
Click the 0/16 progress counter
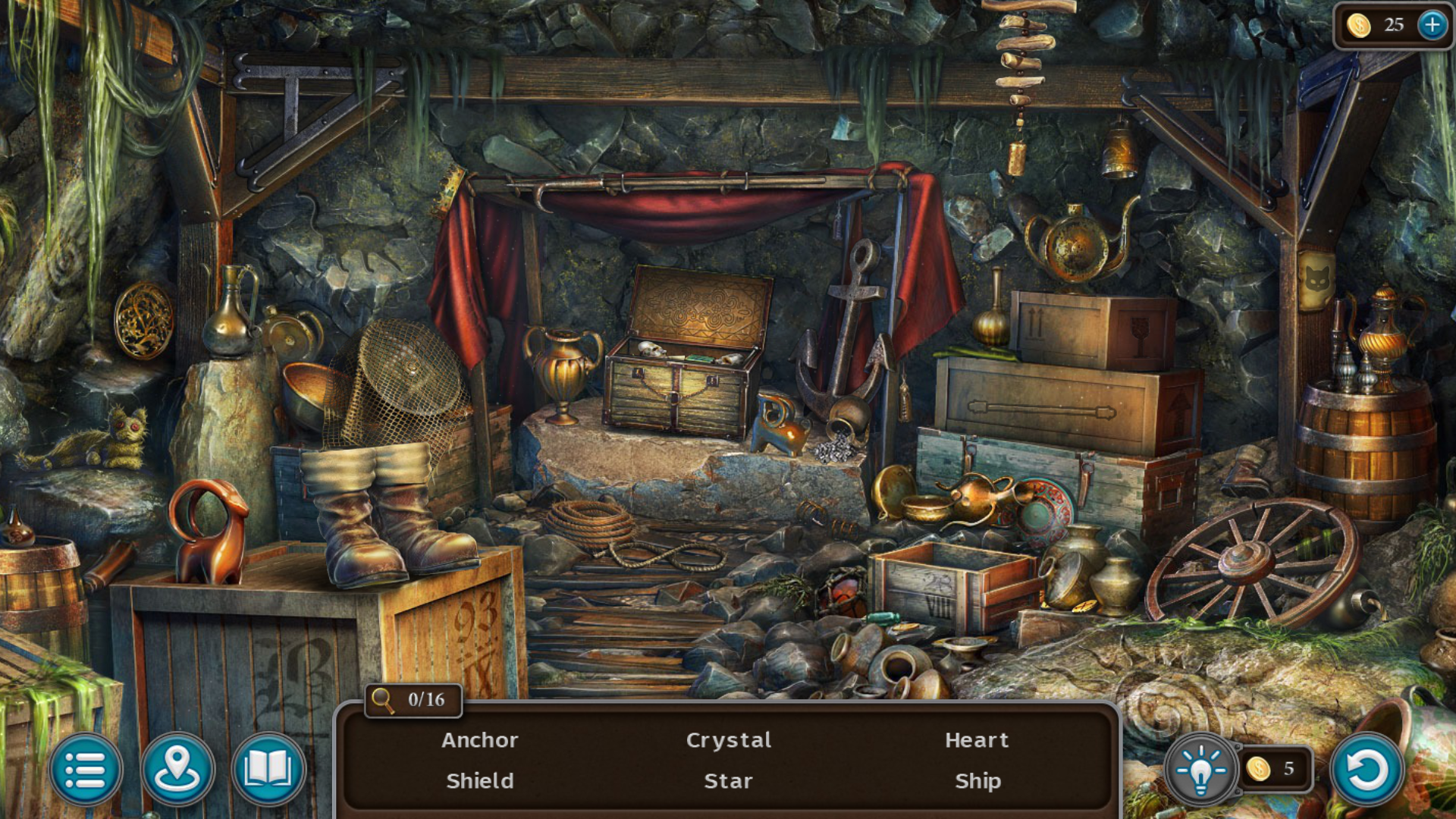pyautogui.click(x=425, y=699)
